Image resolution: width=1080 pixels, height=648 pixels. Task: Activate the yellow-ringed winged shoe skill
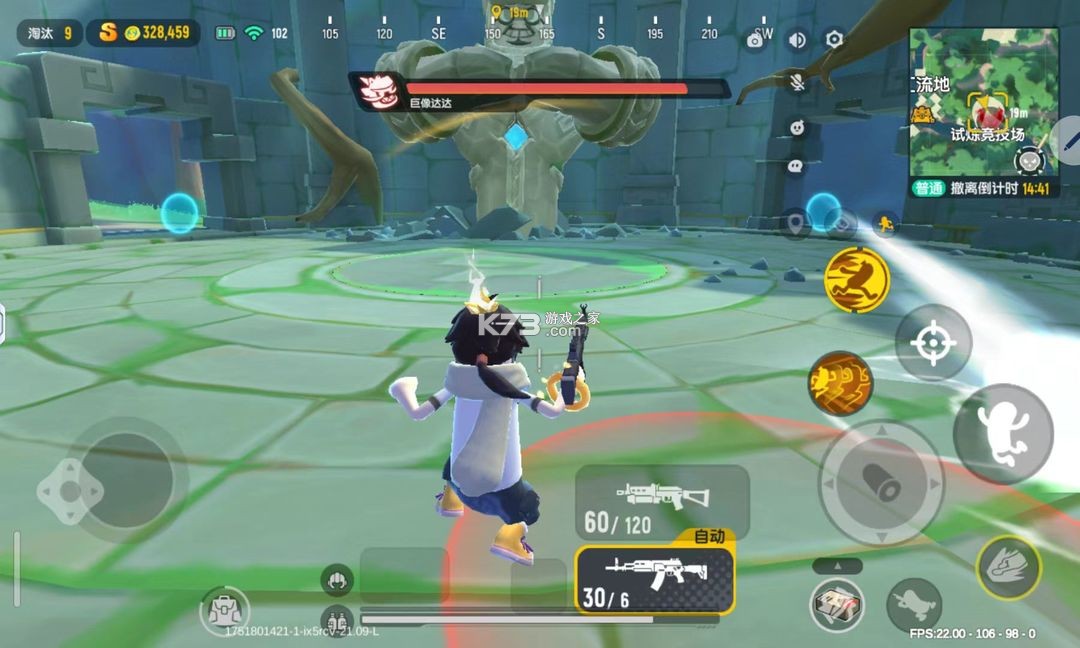pos(1008,567)
